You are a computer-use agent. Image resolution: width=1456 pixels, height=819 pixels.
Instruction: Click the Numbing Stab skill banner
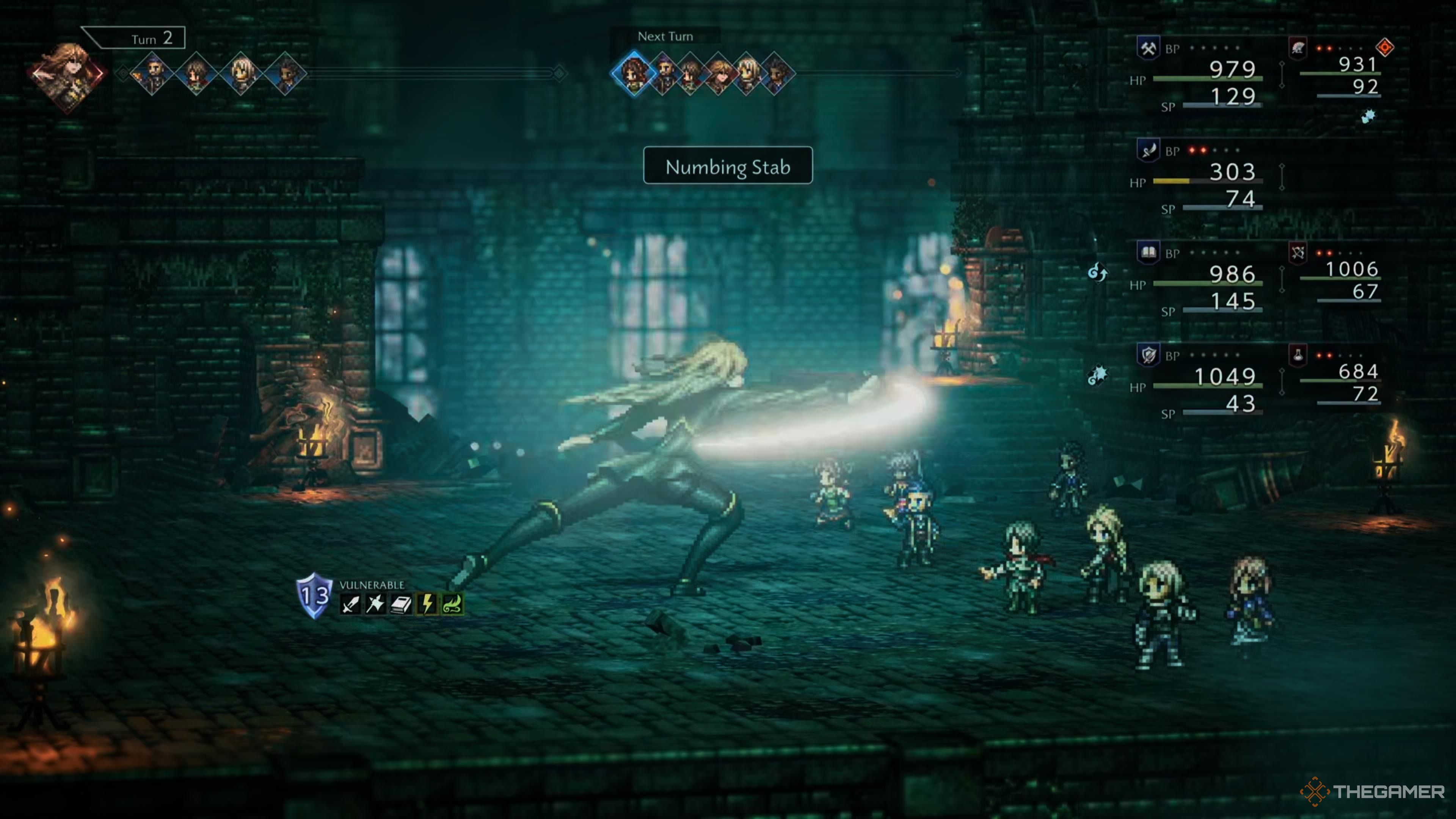728,166
